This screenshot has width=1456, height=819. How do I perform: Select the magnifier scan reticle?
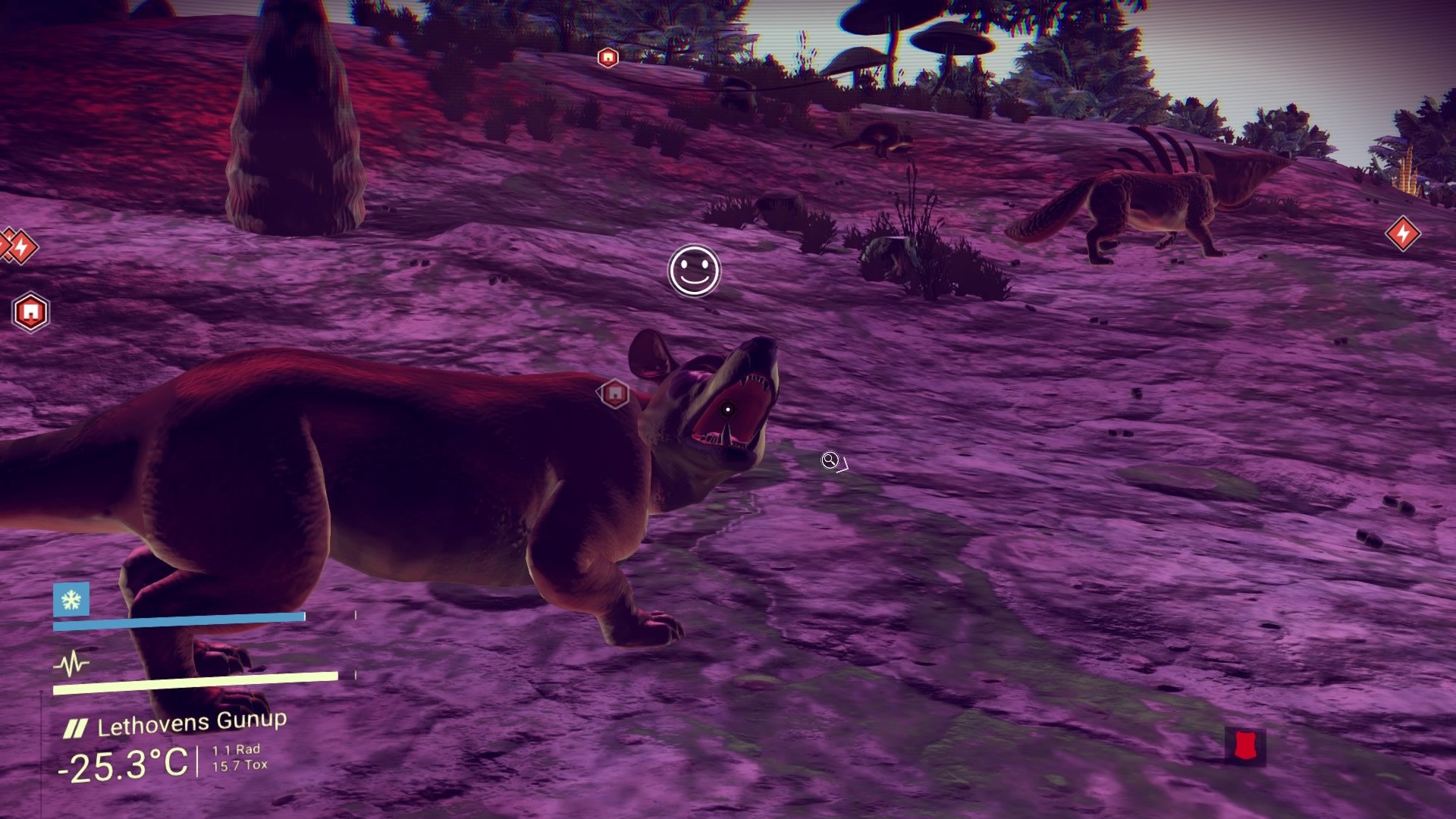click(828, 460)
